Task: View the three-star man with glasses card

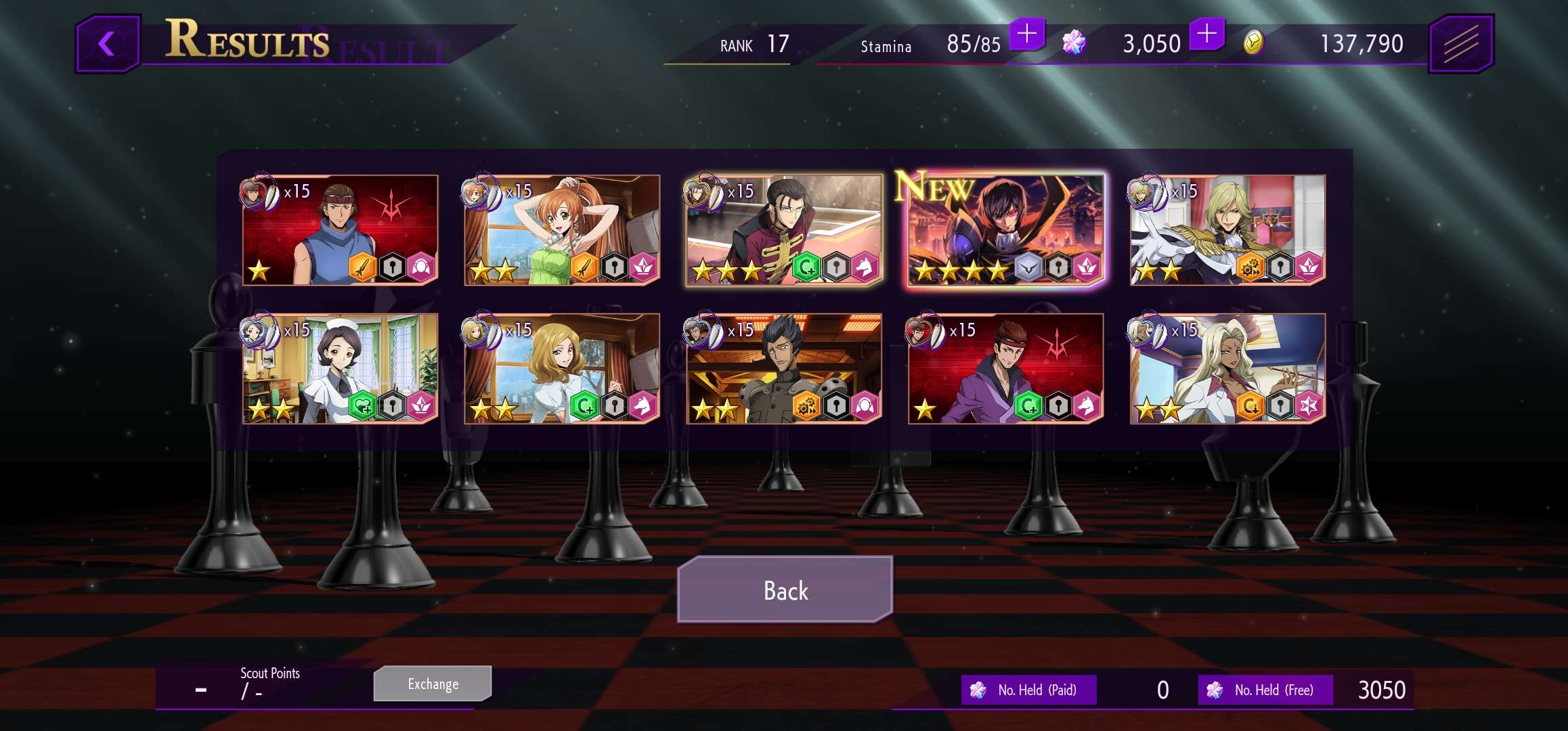Action: 784,230
